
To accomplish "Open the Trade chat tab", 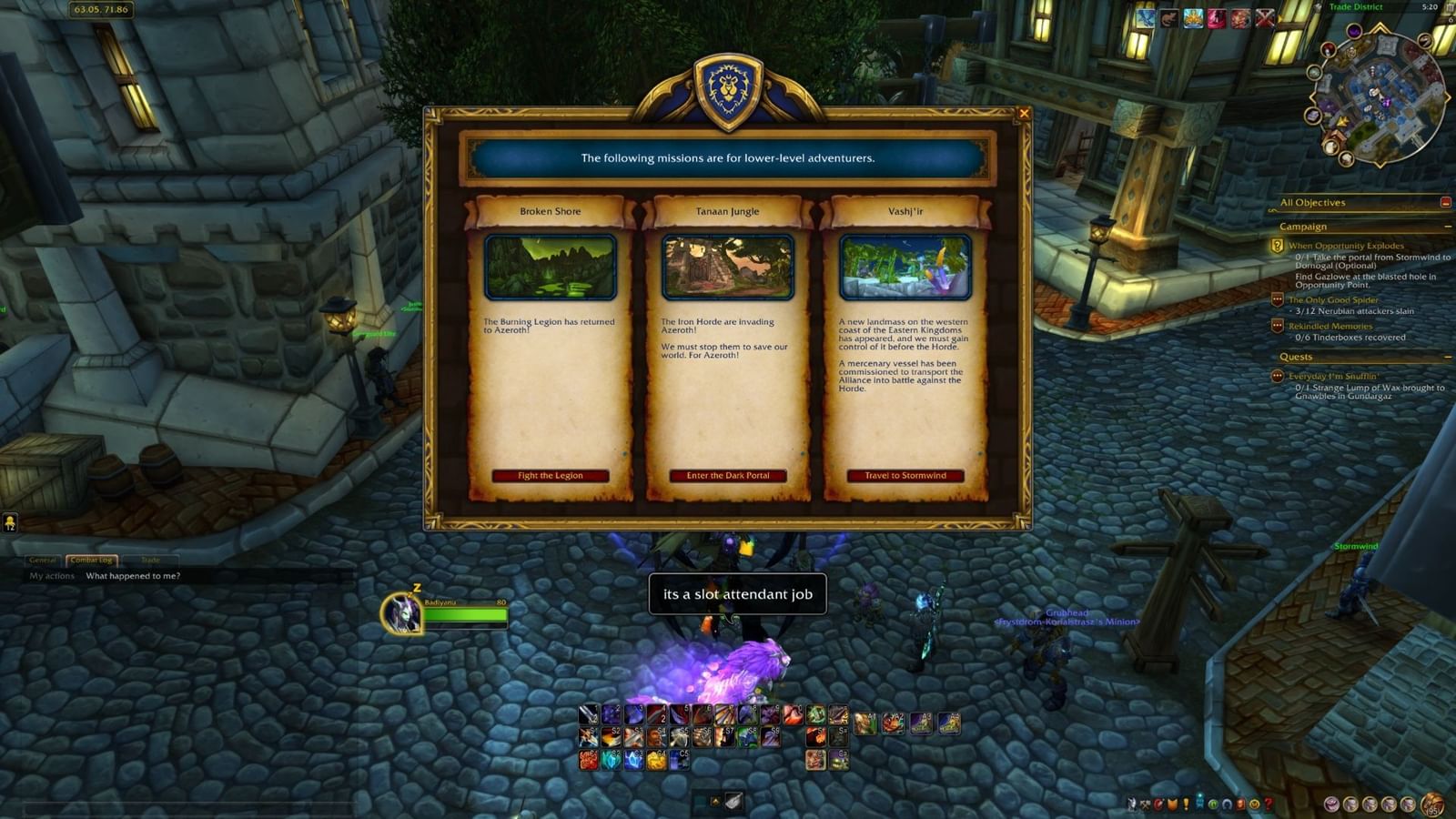I will (x=152, y=561).
